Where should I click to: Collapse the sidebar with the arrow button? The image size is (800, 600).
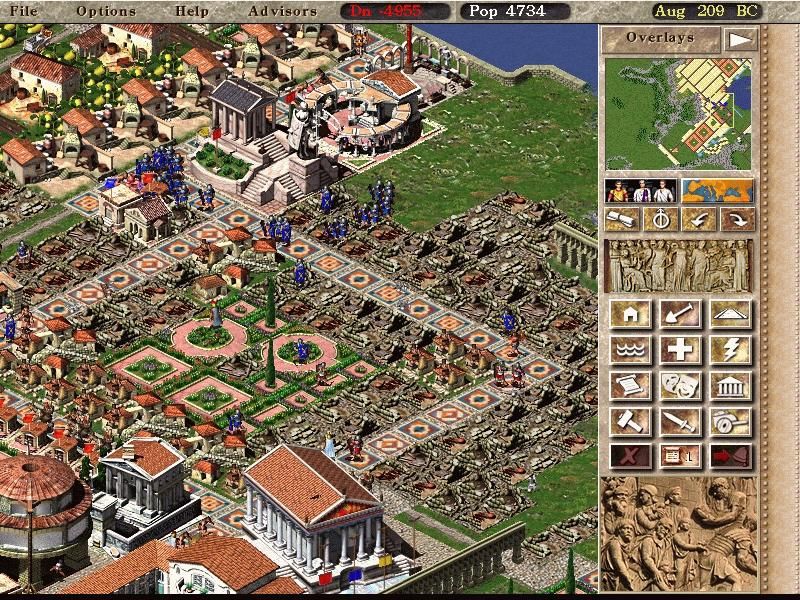tap(739, 39)
